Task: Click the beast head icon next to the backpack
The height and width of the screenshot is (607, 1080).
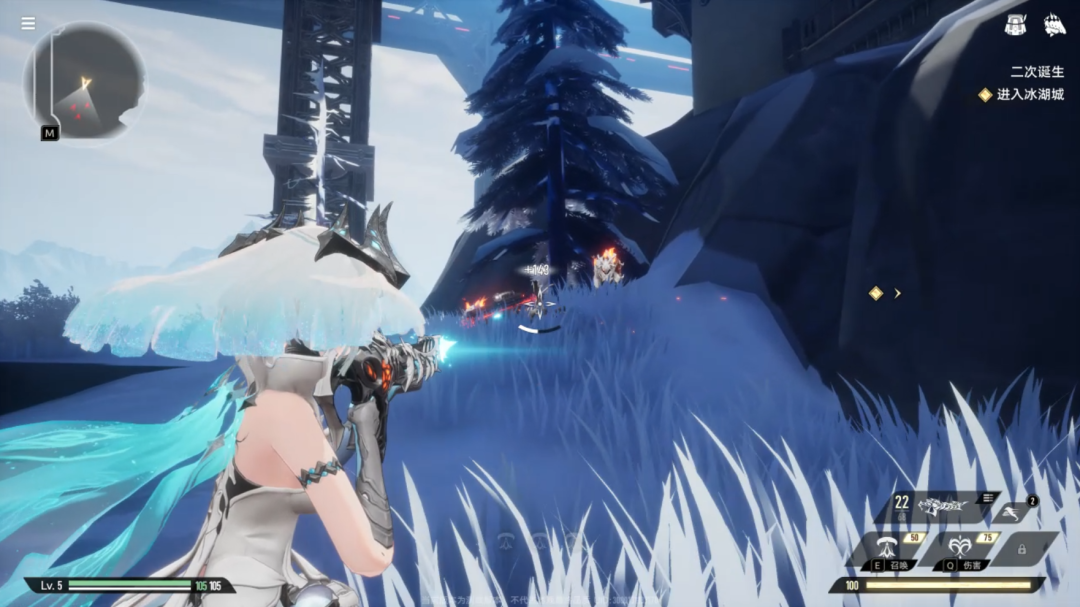Action: [x=1055, y=25]
